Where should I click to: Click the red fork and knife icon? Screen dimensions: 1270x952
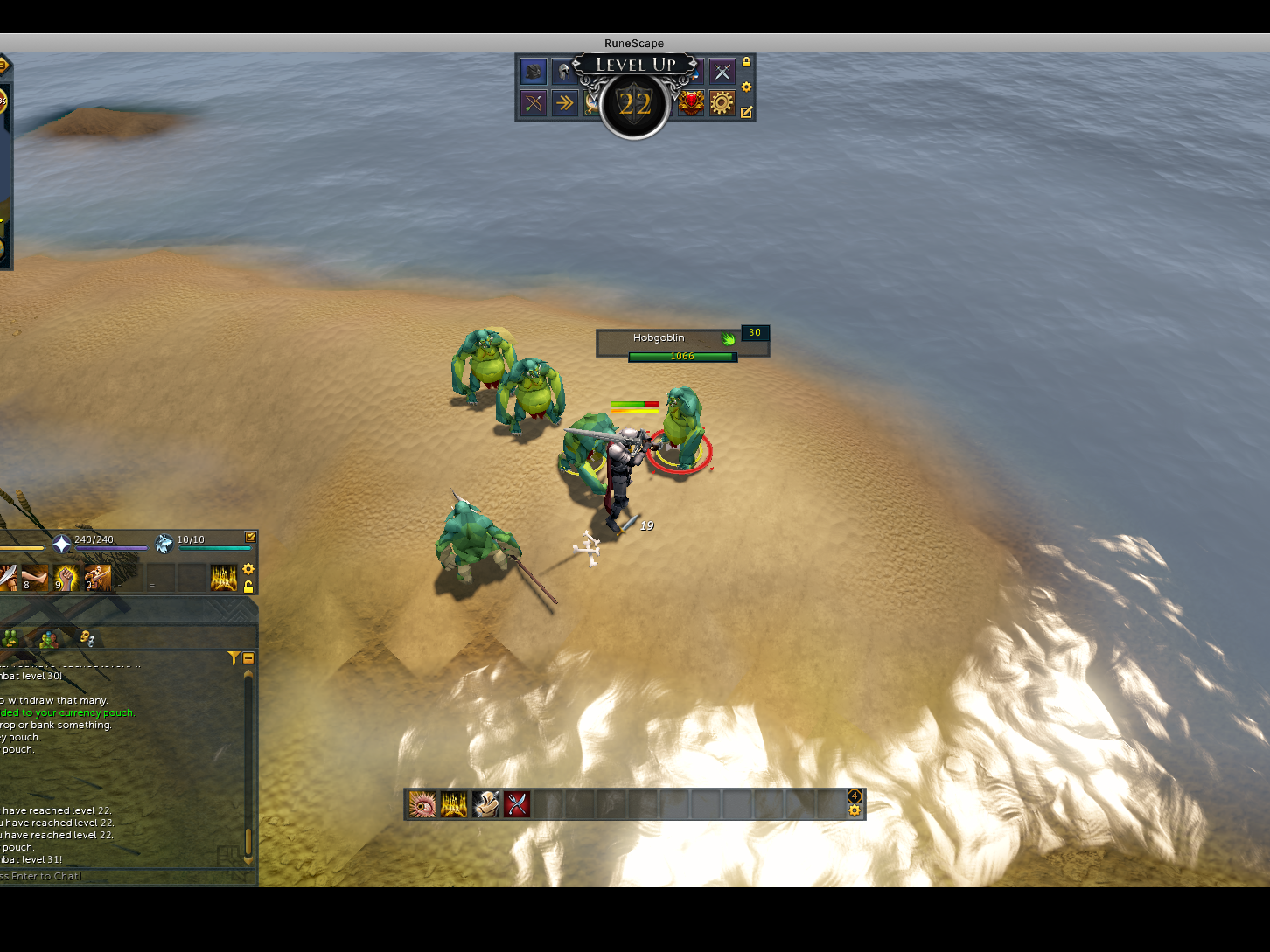coord(517,804)
